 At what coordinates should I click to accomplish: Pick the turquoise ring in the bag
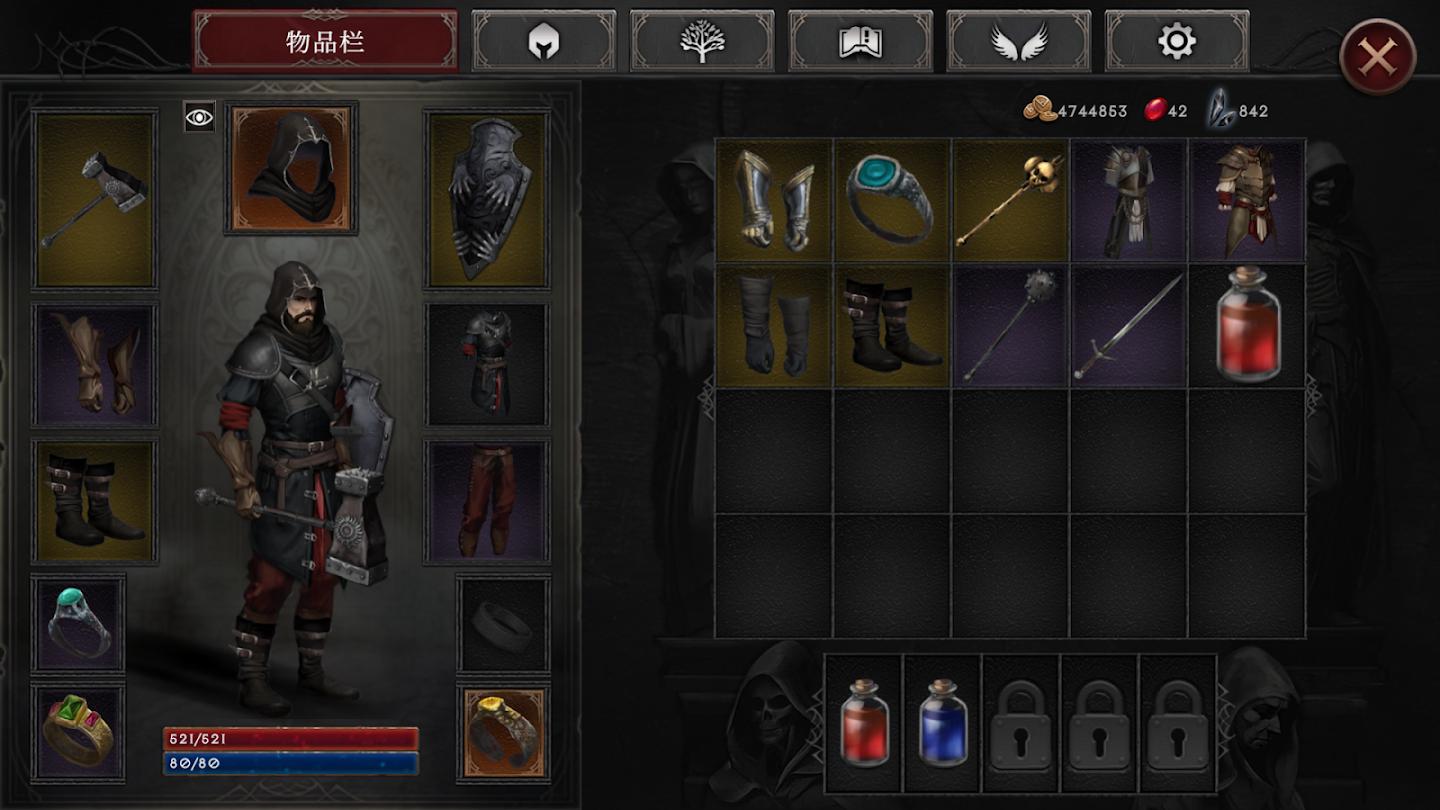pos(892,200)
